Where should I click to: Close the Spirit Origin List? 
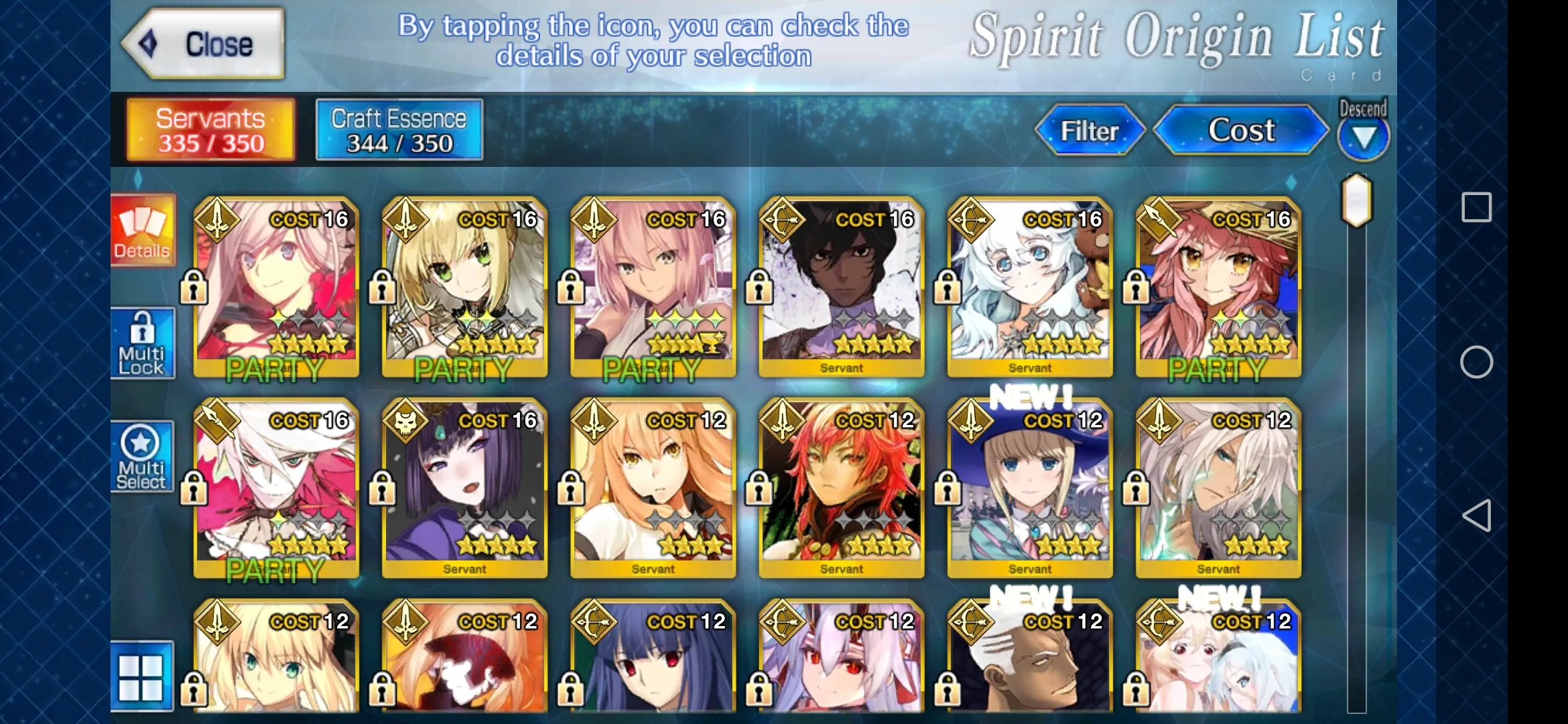coord(204,44)
